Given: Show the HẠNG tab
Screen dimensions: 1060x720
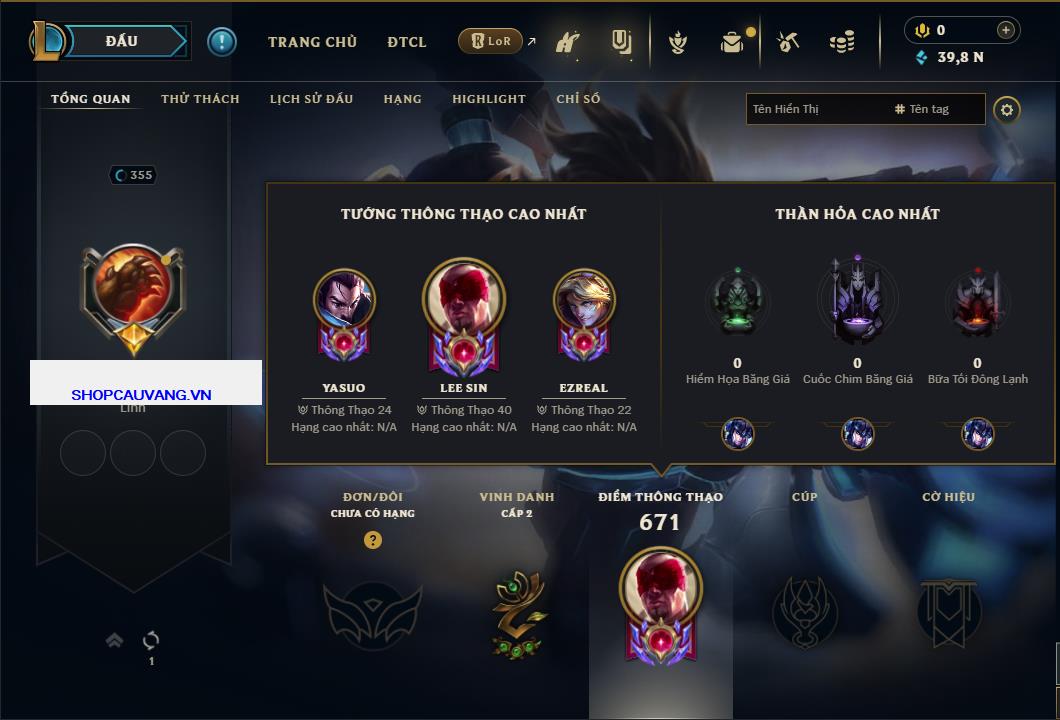Looking at the screenshot, I should 402,99.
